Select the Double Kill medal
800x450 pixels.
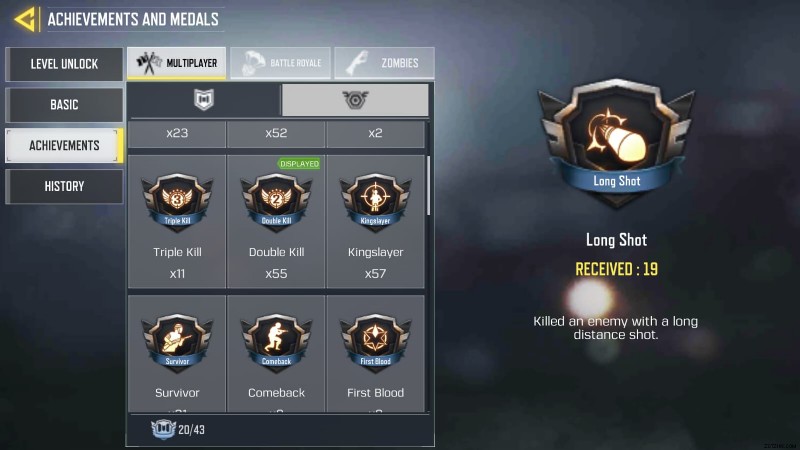point(276,220)
